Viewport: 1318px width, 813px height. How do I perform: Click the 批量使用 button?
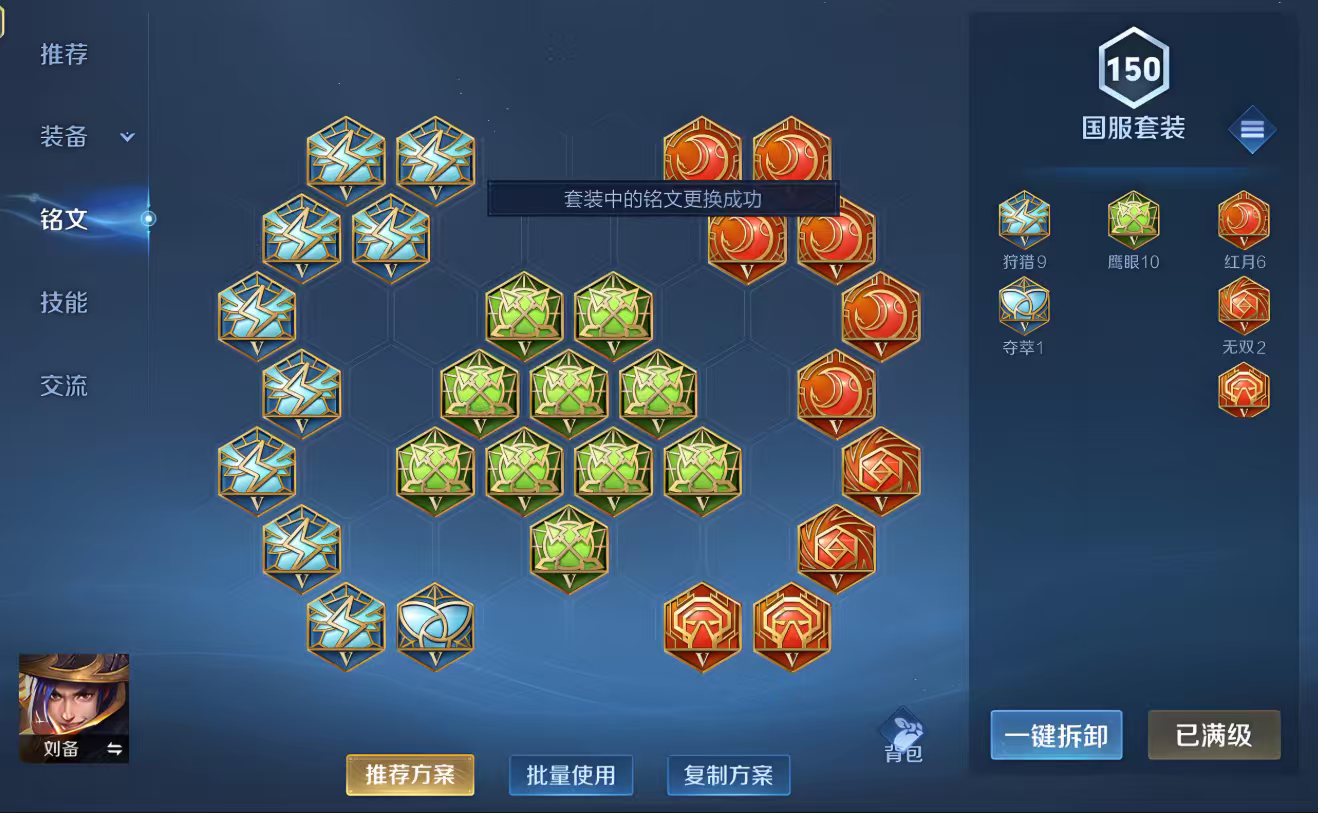coord(570,774)
